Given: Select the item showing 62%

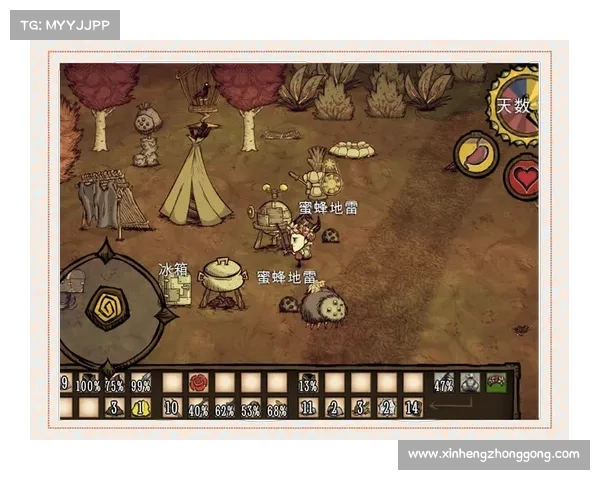Looking at the screenshot, I should pyautogui.click(x=225, y=407).
